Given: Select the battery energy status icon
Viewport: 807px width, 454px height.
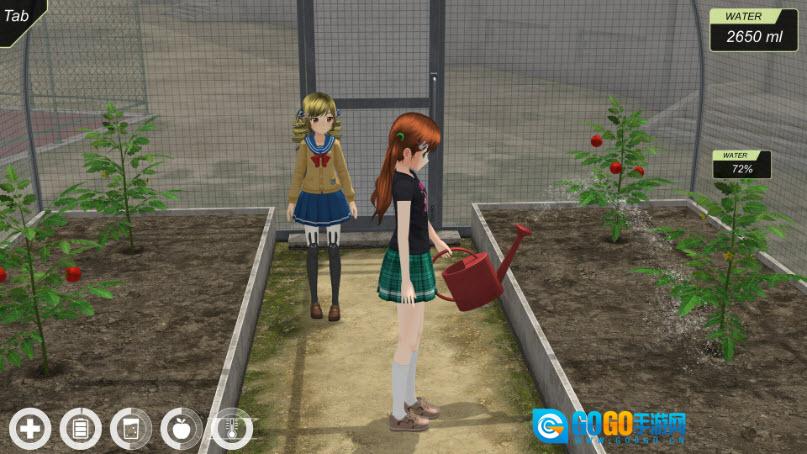Looking at the screenshot, I should (x=80, y=429).
